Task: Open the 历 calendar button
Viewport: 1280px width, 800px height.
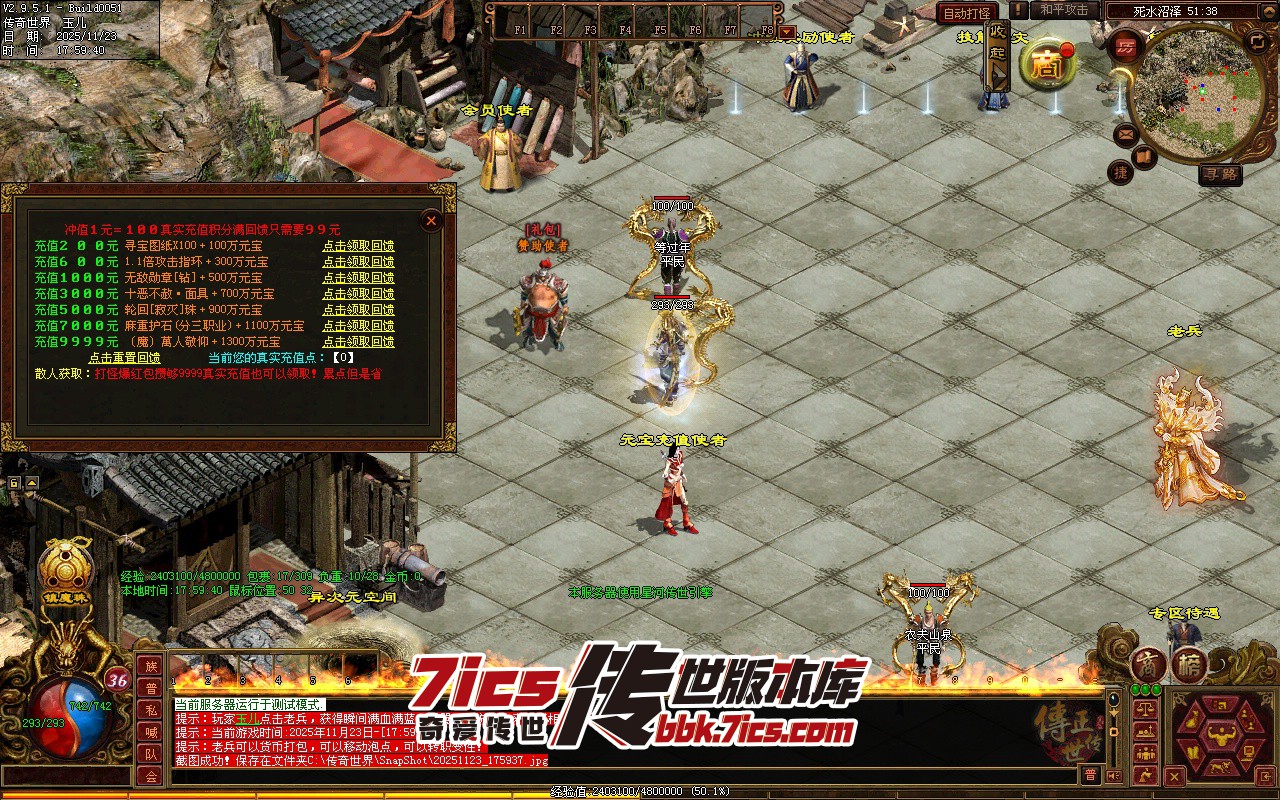Action: point(1127,47)
